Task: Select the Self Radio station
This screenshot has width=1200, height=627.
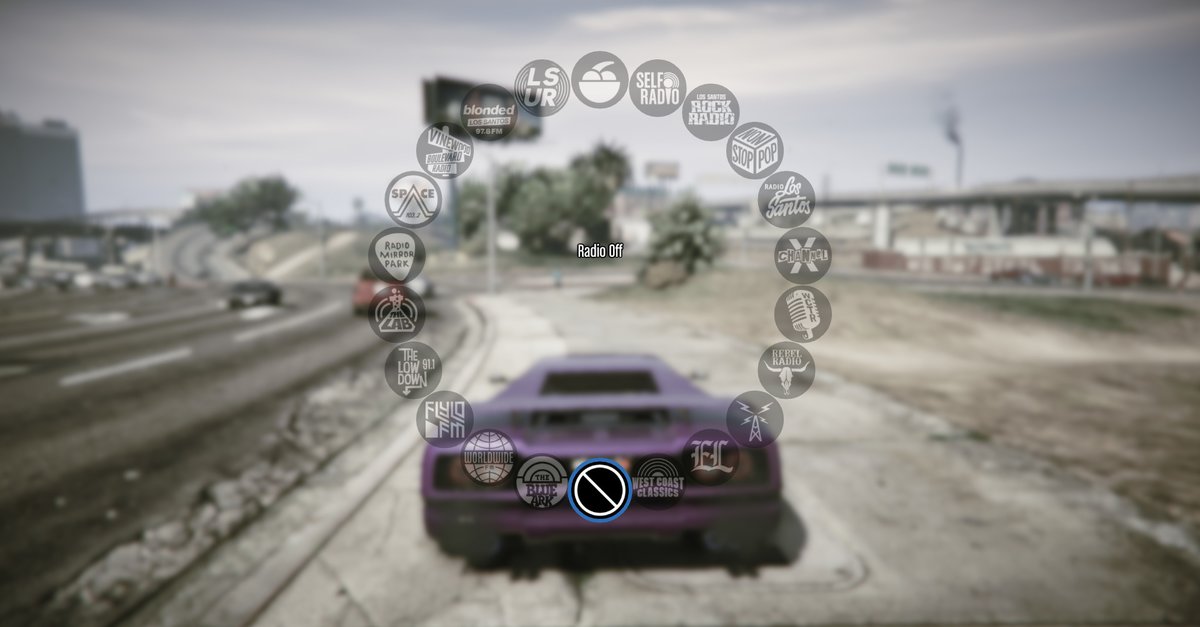Action: pos(657,88)
